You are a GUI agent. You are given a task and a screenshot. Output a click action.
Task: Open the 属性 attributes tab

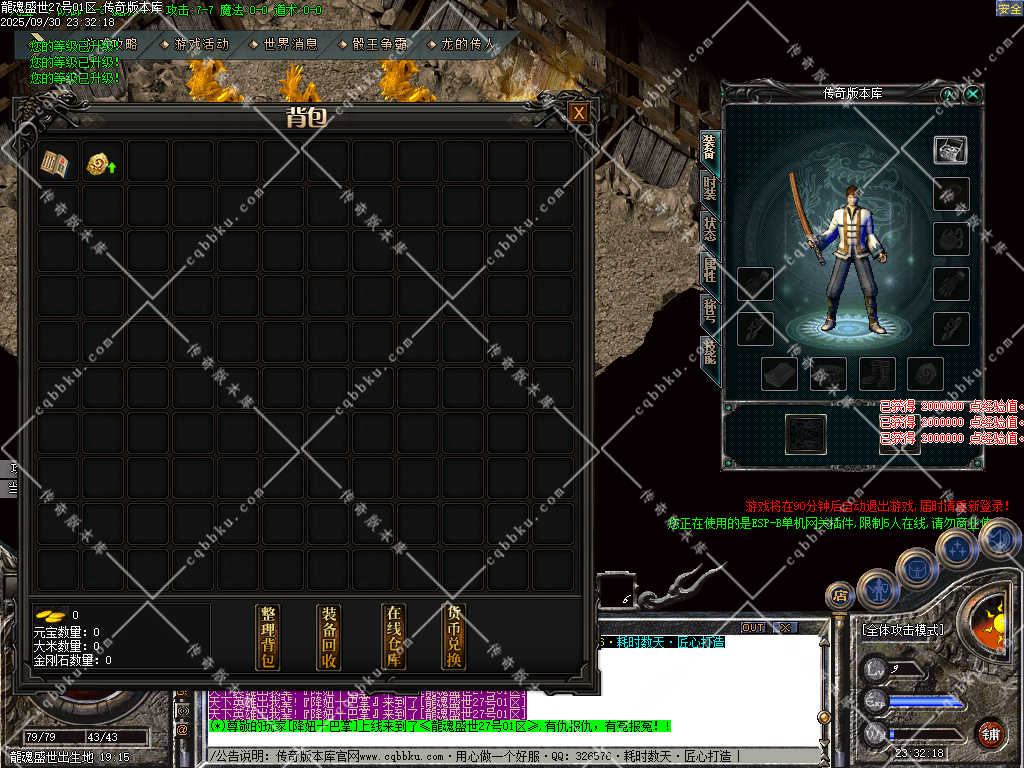710,270
